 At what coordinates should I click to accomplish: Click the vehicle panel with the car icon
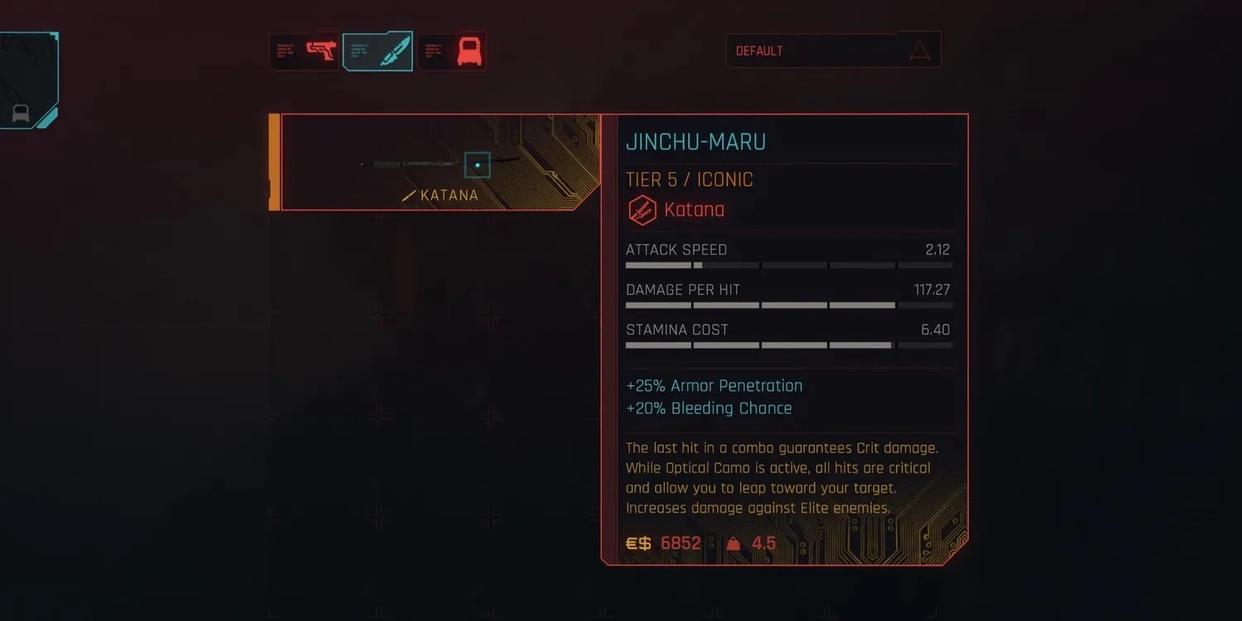[27, 82]
